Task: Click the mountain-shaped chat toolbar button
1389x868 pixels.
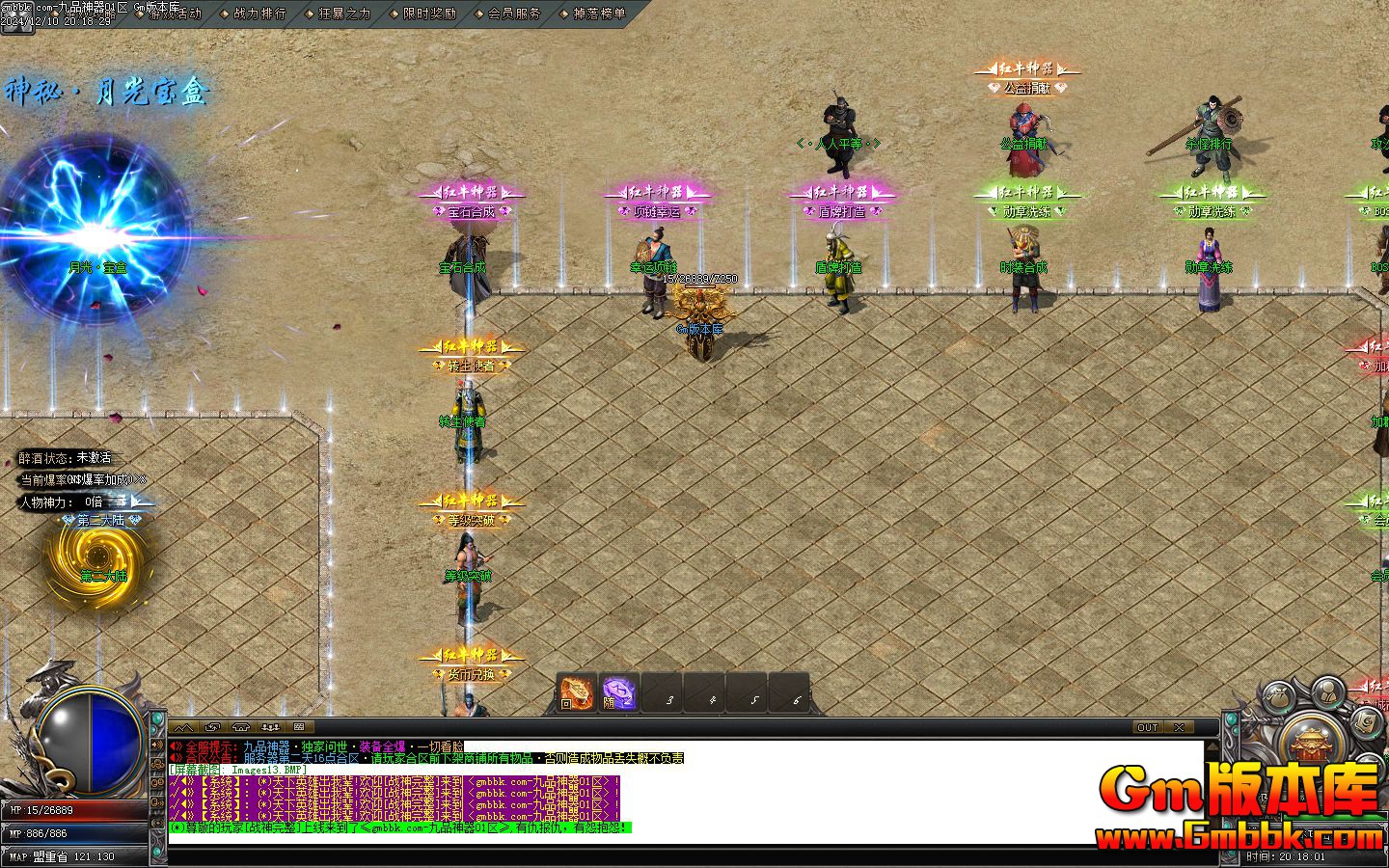Action: (x=184, y=727)
